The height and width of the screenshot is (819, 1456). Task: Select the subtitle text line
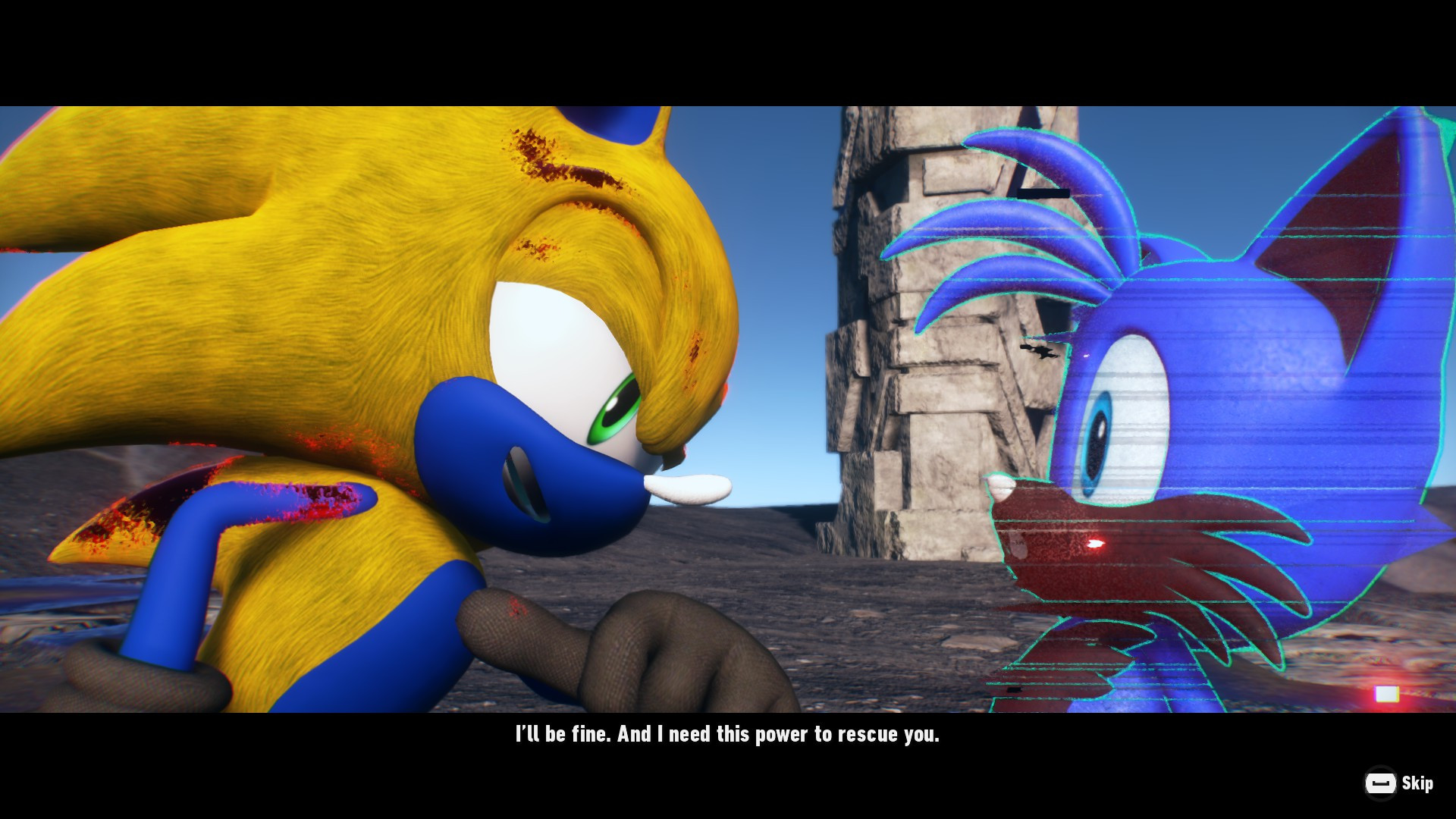[726, 733]
